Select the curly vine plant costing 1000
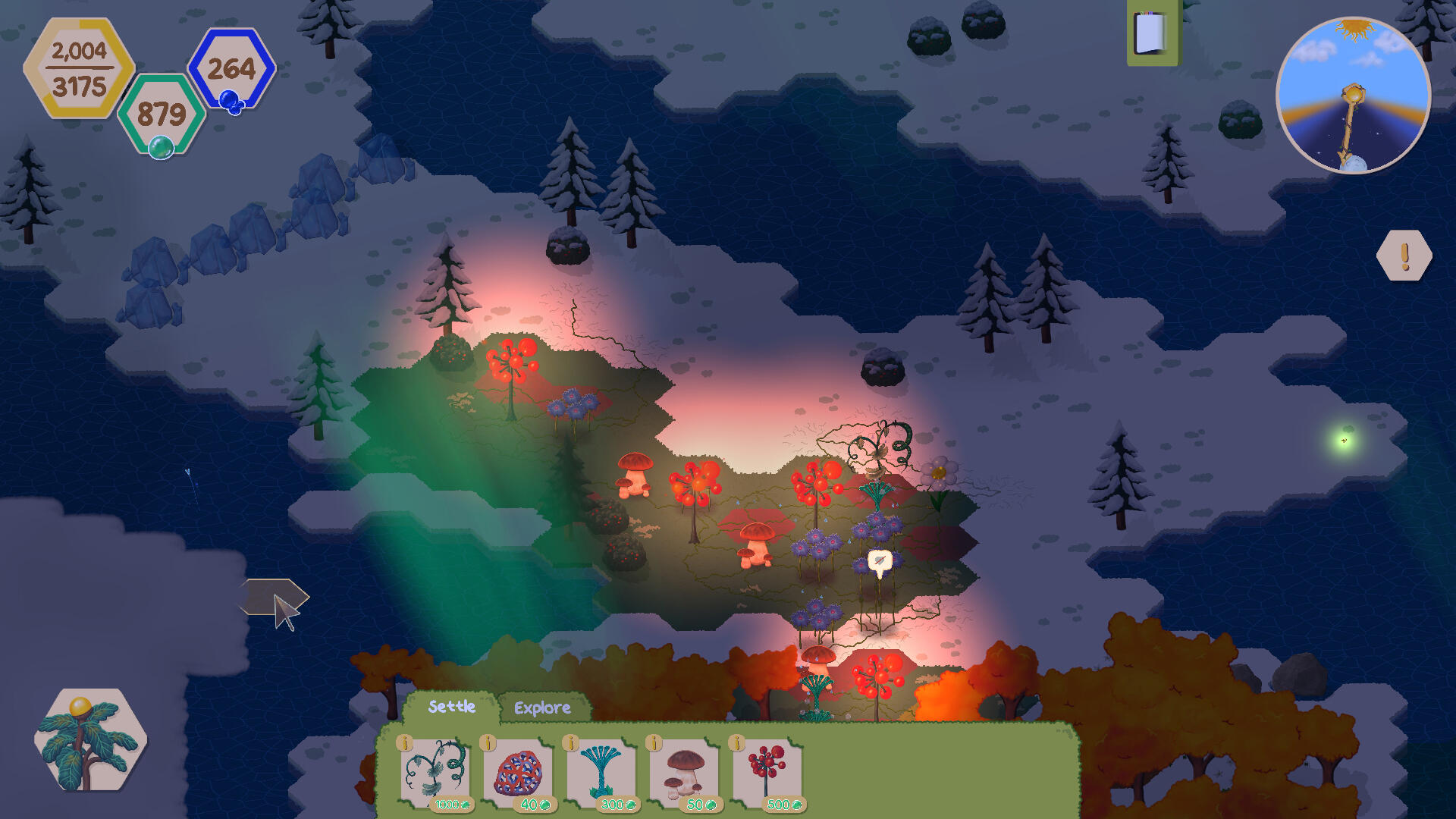 point(435,771)
